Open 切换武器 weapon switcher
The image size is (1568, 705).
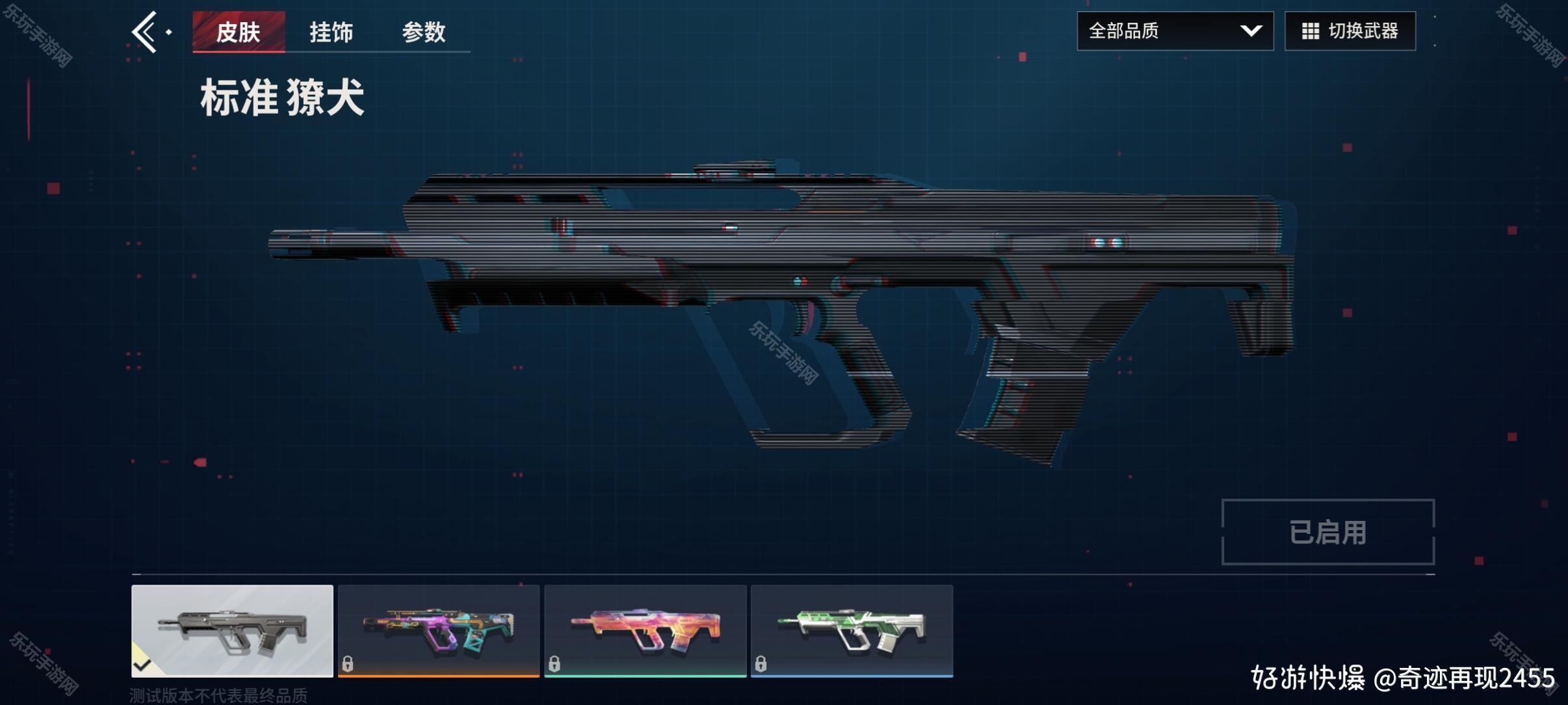tap(1350, 31)
